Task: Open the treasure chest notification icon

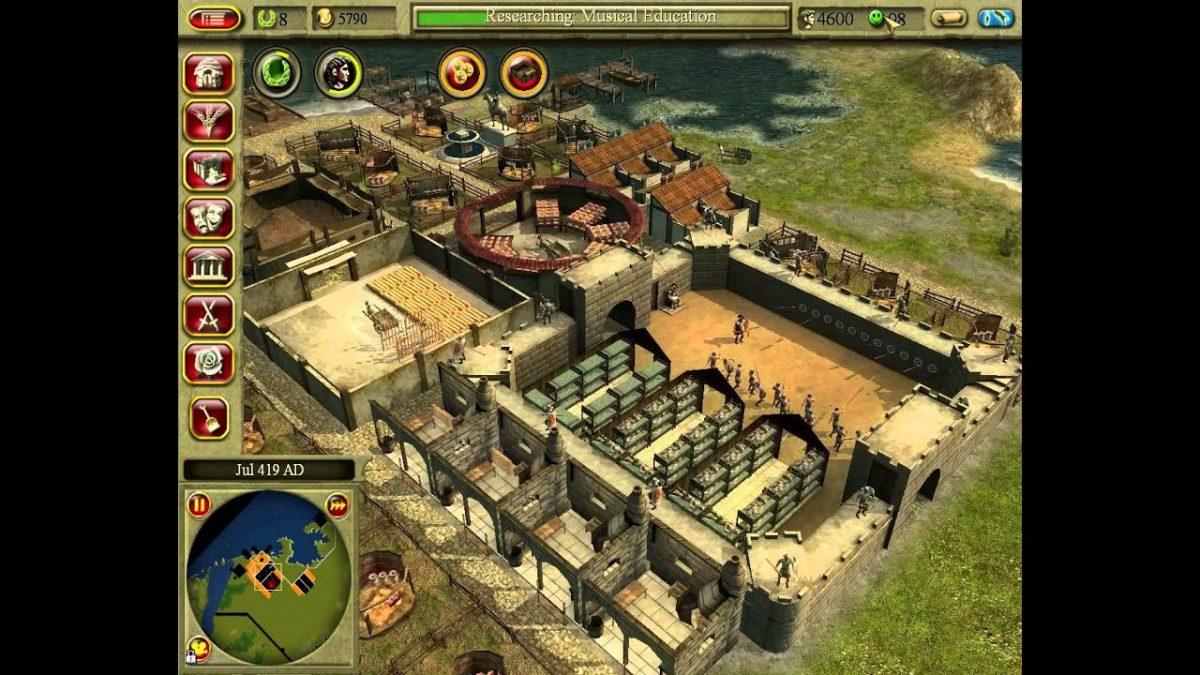Action: click(x=523, y=72)
